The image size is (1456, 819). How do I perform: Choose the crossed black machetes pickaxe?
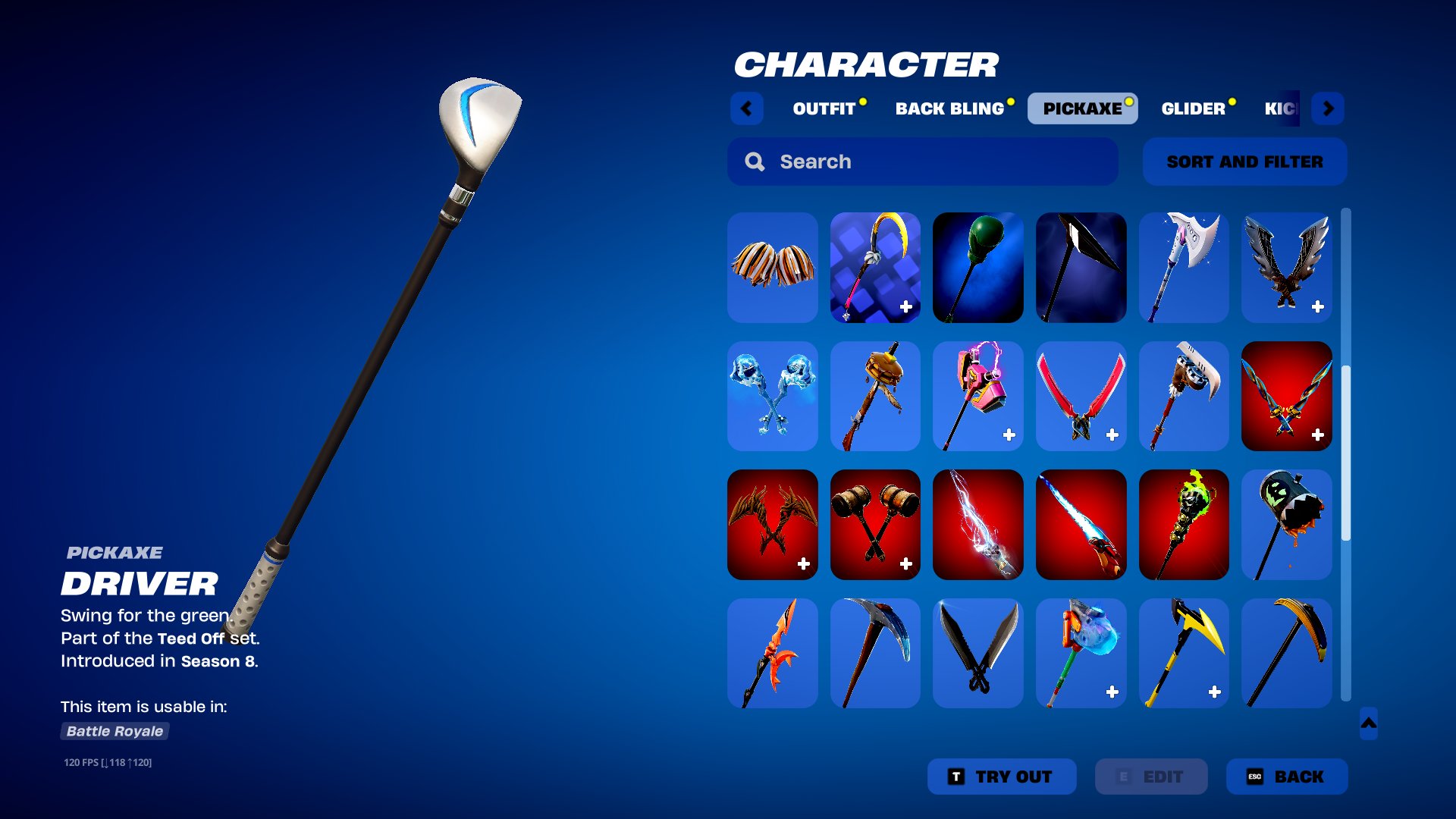(977, 653)
